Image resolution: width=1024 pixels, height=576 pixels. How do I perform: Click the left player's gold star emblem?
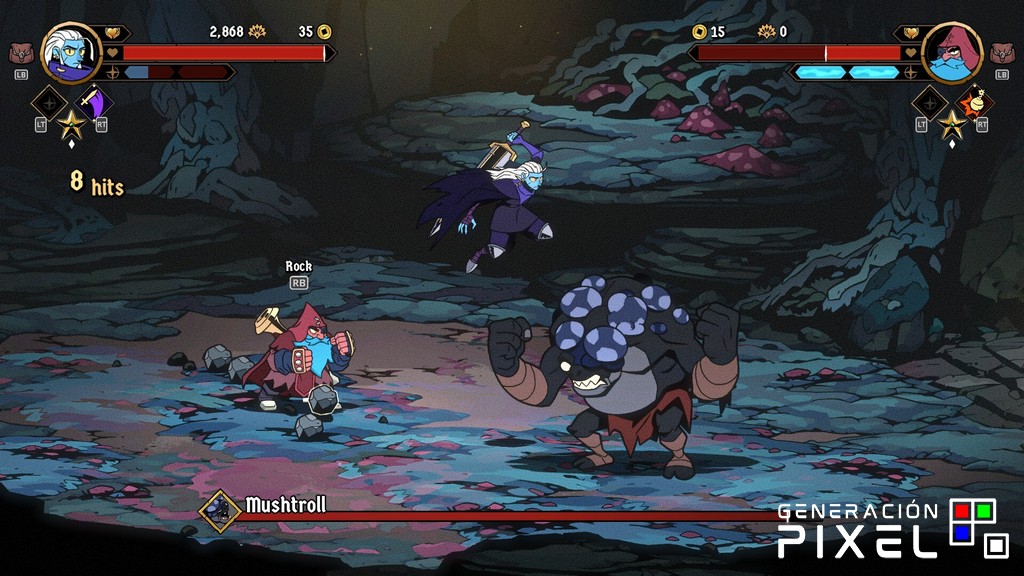(71, 124)
